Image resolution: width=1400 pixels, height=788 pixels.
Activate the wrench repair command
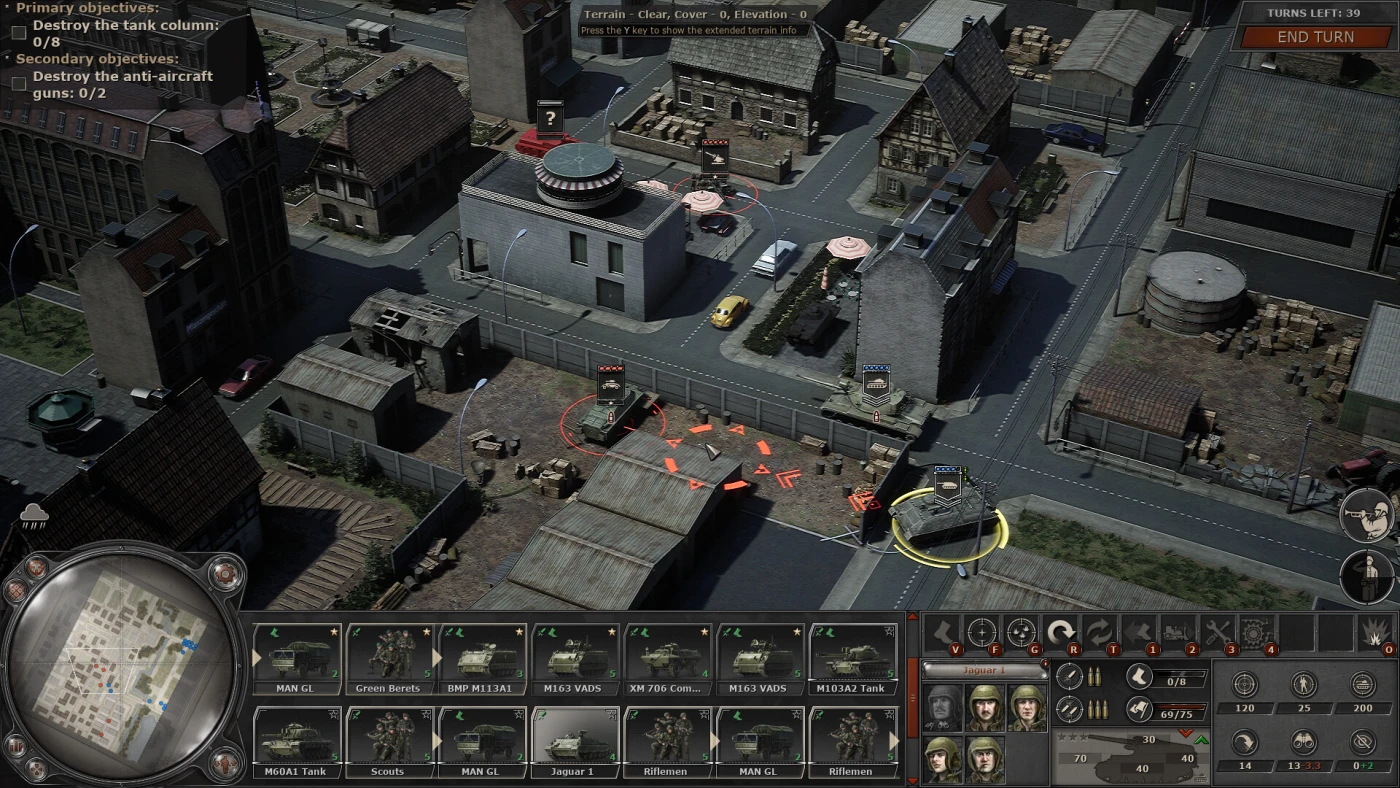[1217, 632]
